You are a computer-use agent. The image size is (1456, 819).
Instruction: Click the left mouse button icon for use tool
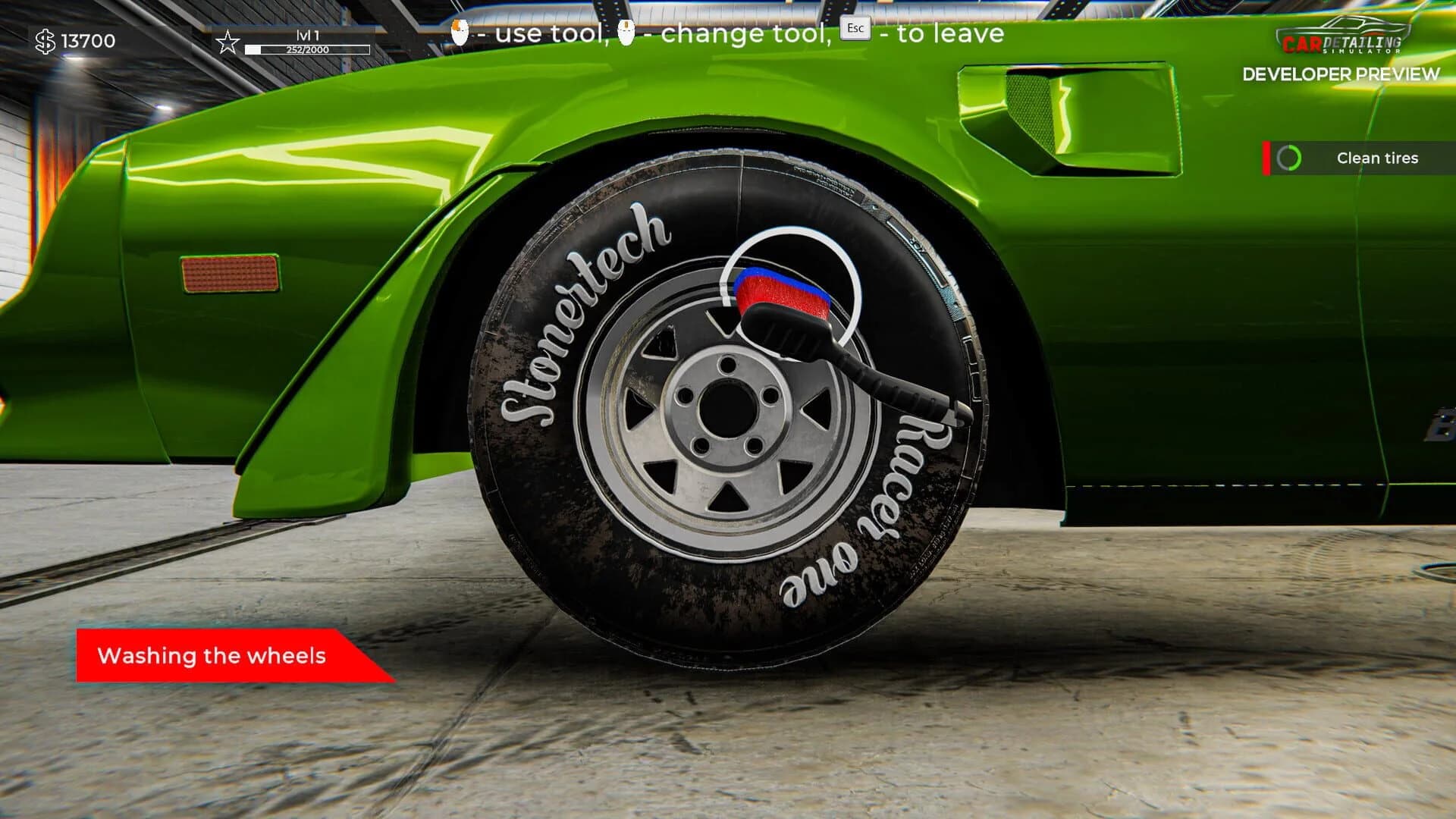459,33
